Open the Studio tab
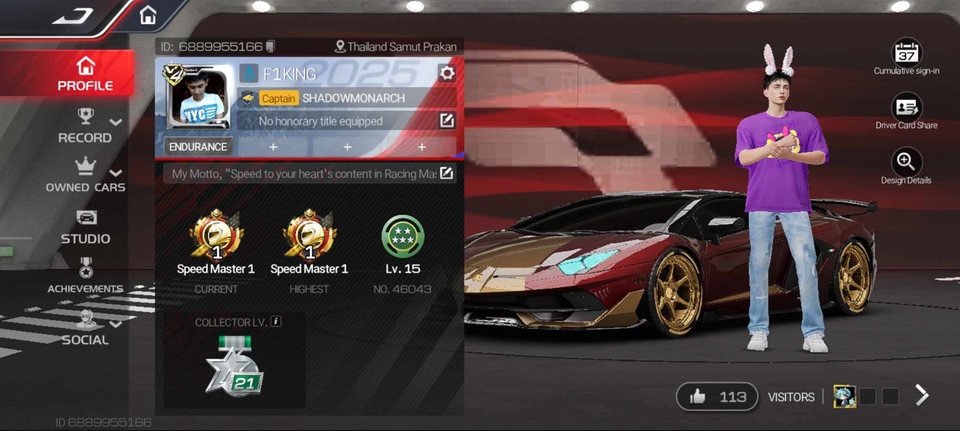 [x=85, y=227]
